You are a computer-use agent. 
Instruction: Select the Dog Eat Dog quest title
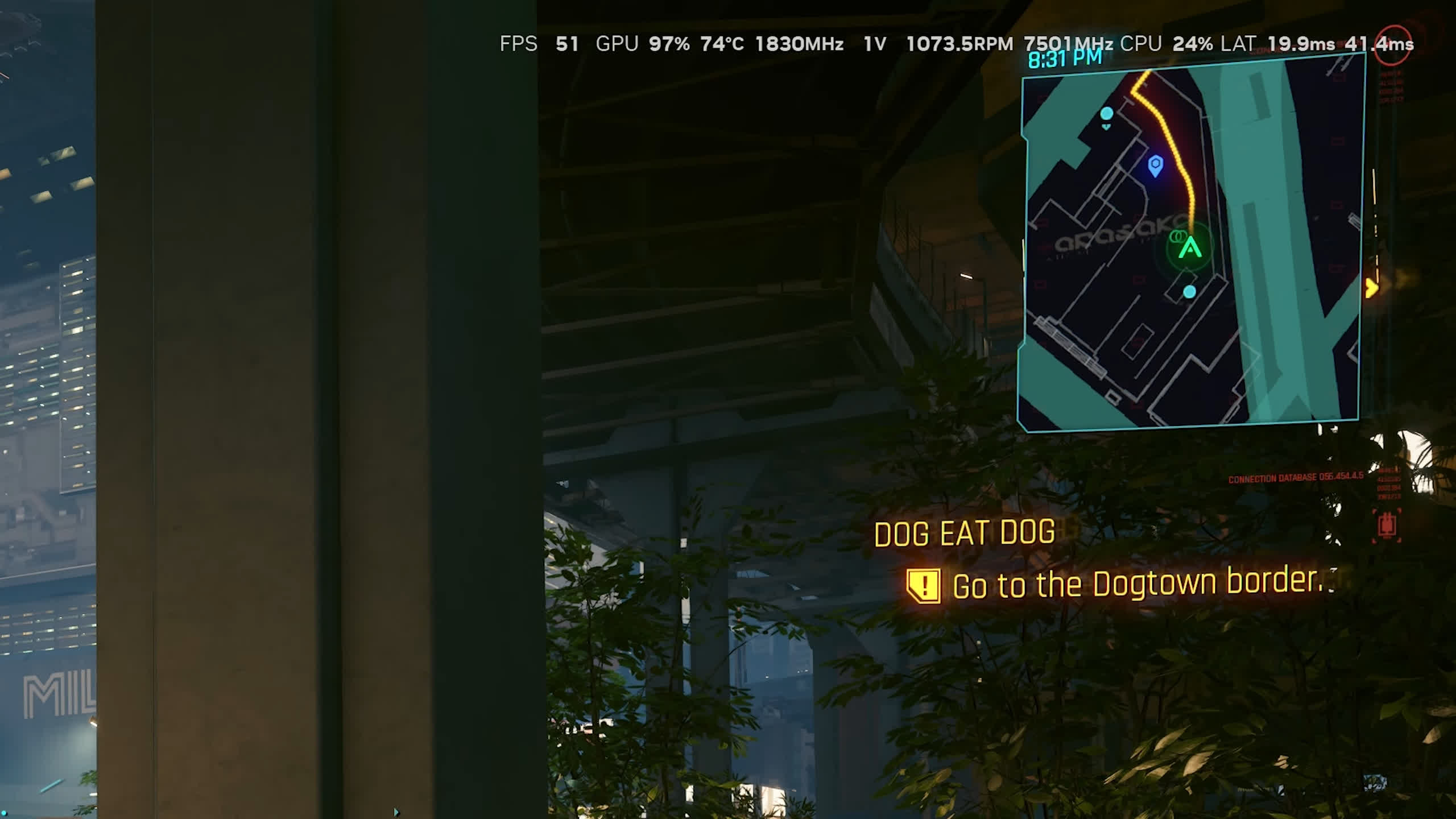click(x=964, y=533)
